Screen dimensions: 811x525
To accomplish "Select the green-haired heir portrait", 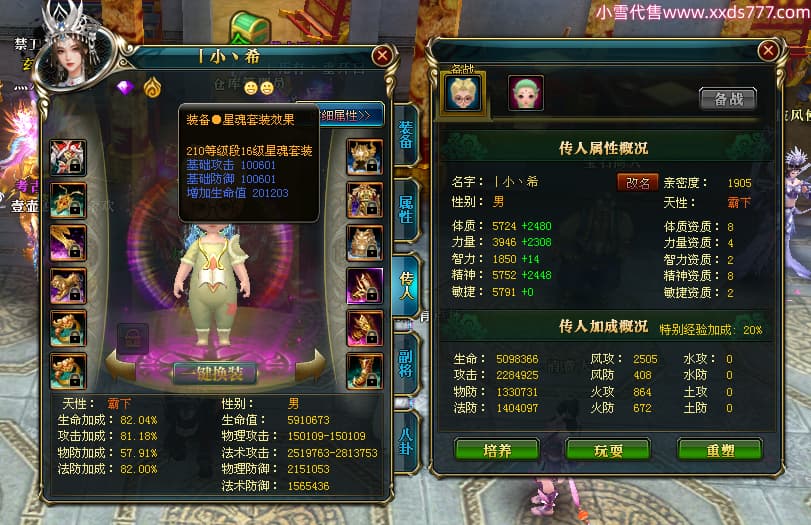I will [x=525, y=92].
